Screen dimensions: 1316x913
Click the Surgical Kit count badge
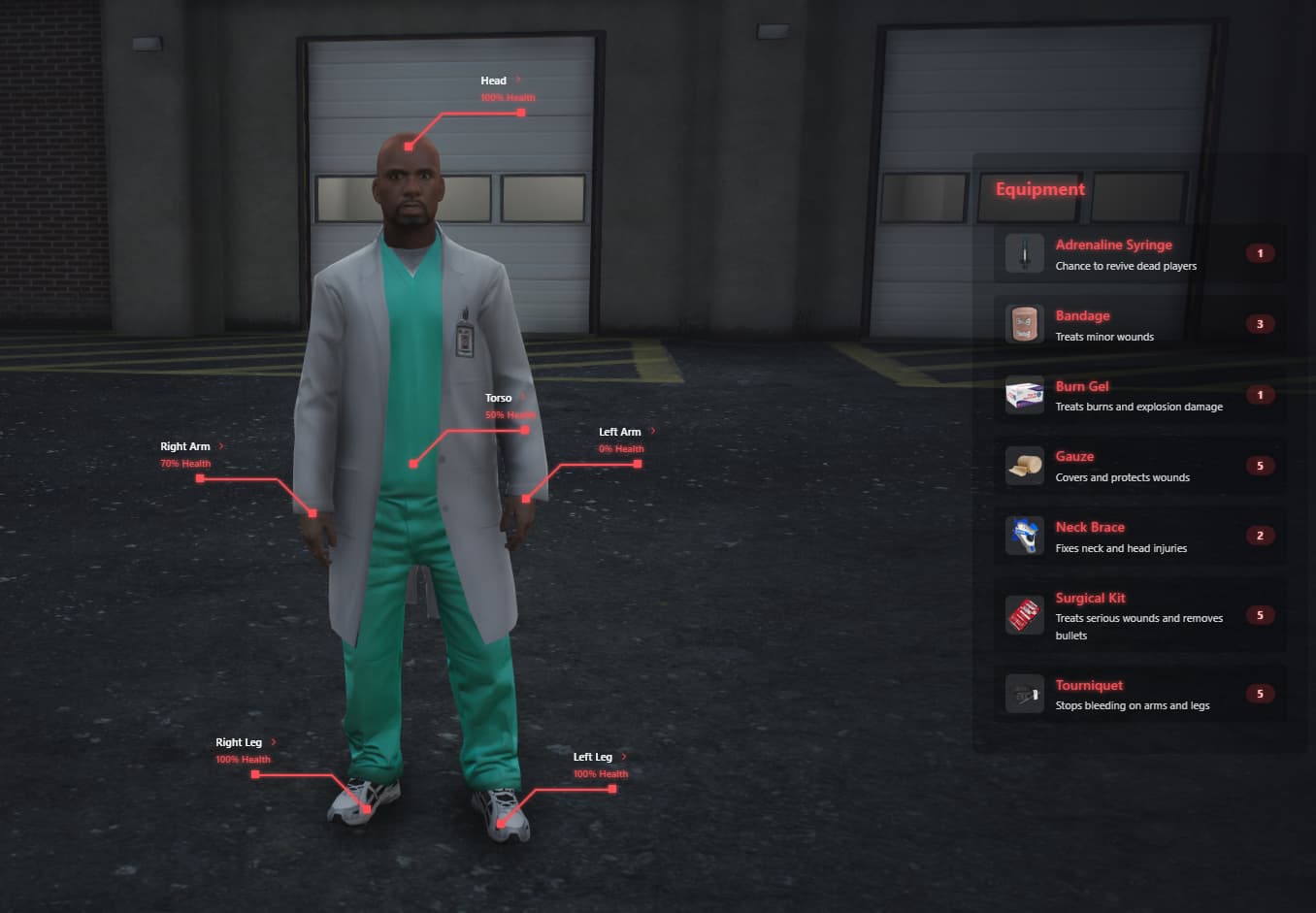(1260, 614)
